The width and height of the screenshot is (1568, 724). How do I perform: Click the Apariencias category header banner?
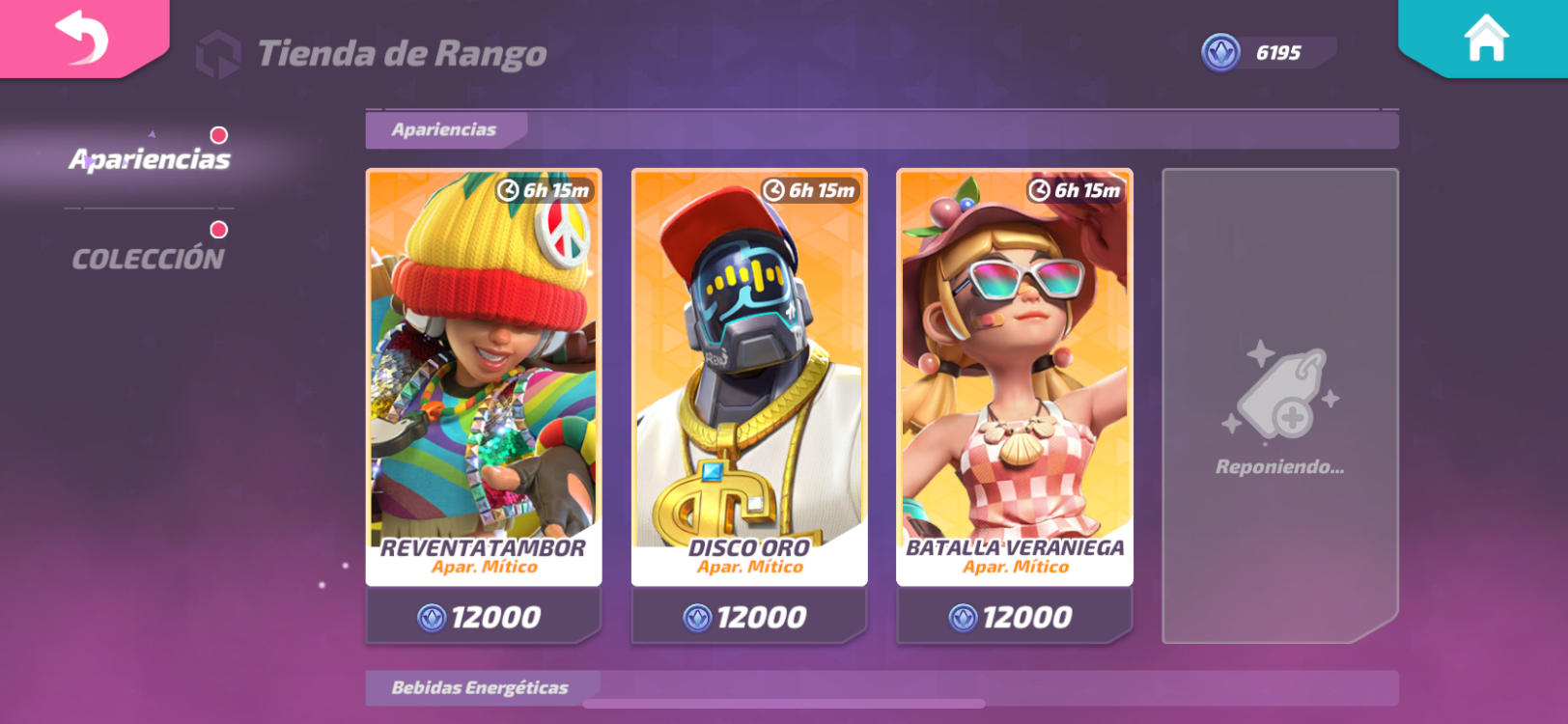tap(444, 129)
